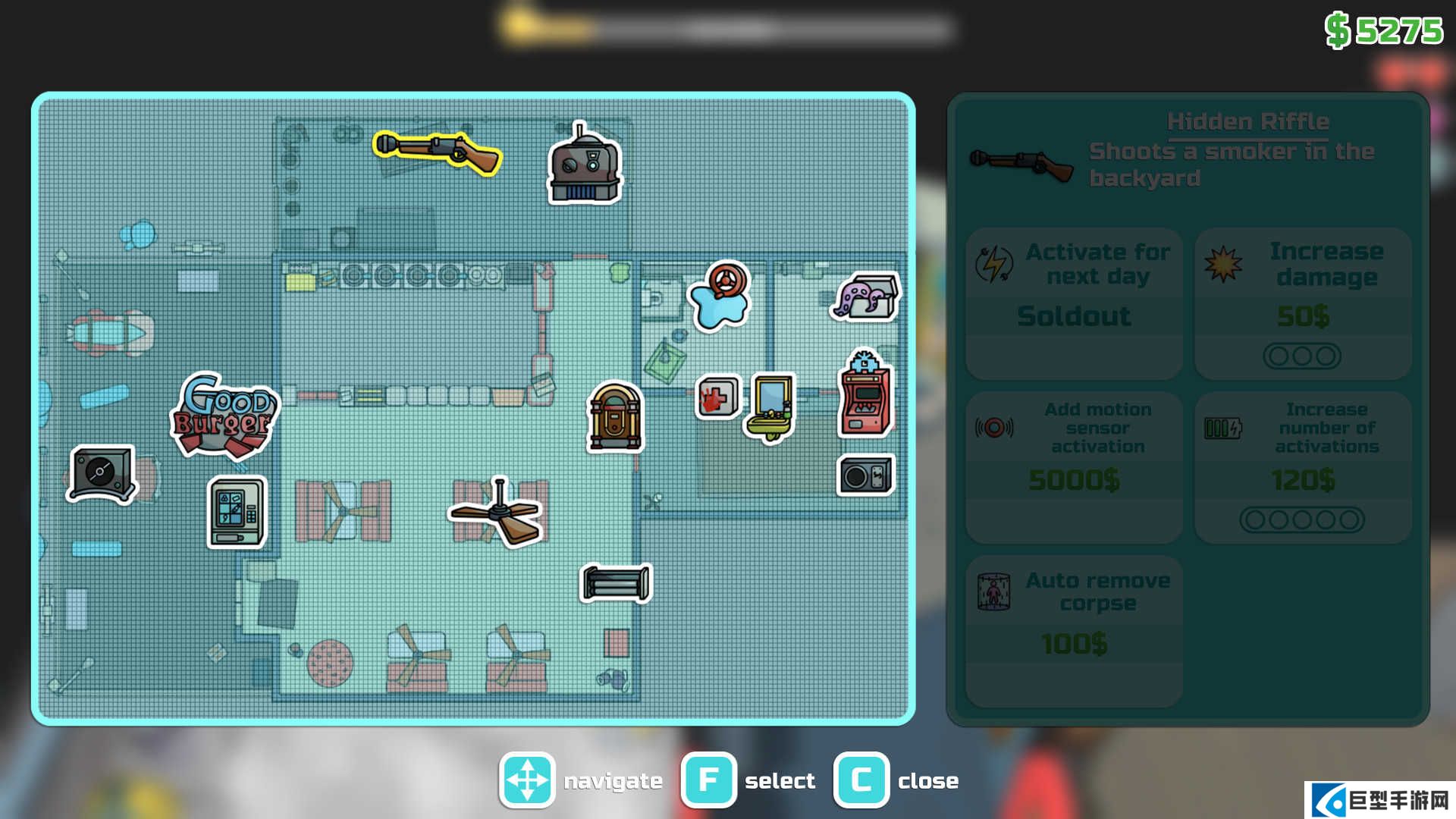This screenshot has width=1456, height=819.
Task: Buy Increase number of activations upgrade
Action: [1302, 466]
